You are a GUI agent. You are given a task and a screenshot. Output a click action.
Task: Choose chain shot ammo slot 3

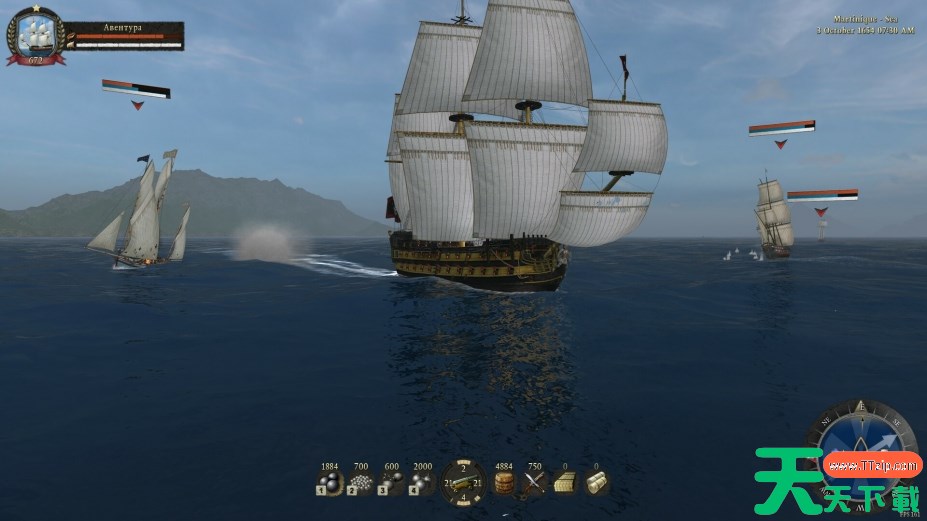pyautogui.click(x=391, y=485)
